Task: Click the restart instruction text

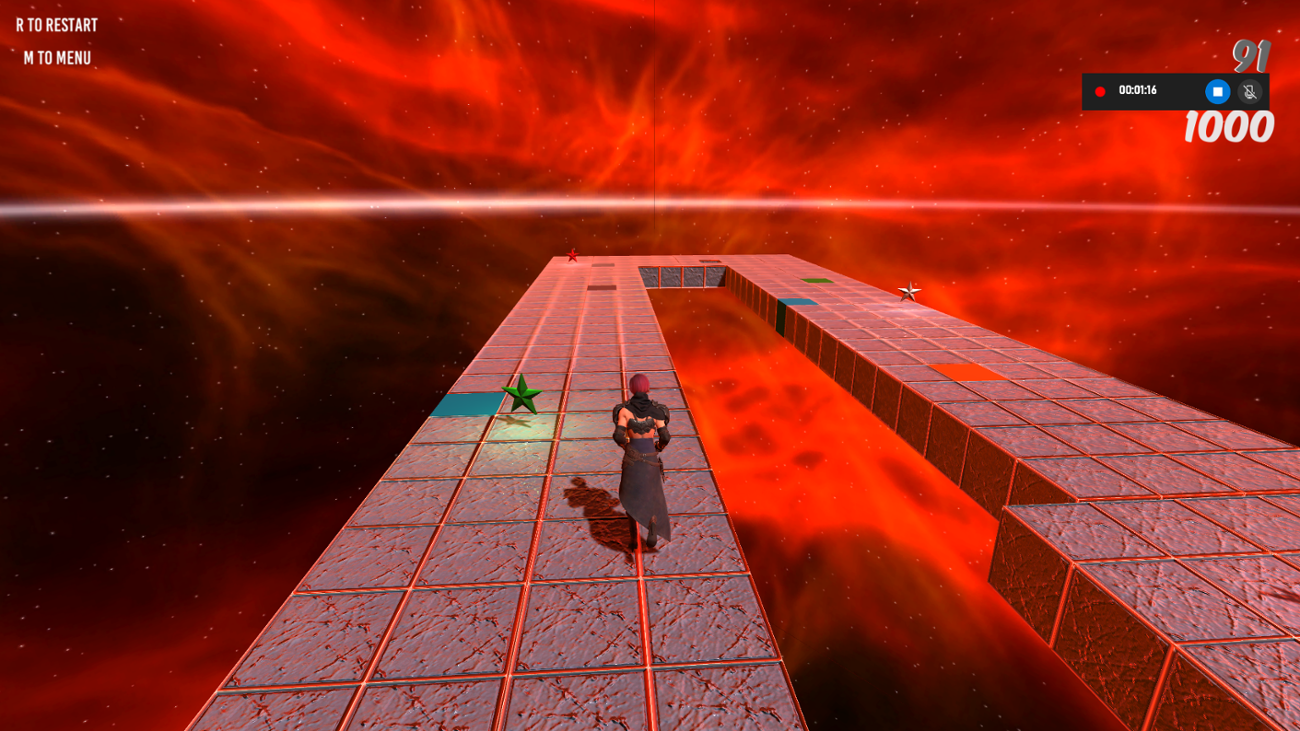Action: pos(55,25)
